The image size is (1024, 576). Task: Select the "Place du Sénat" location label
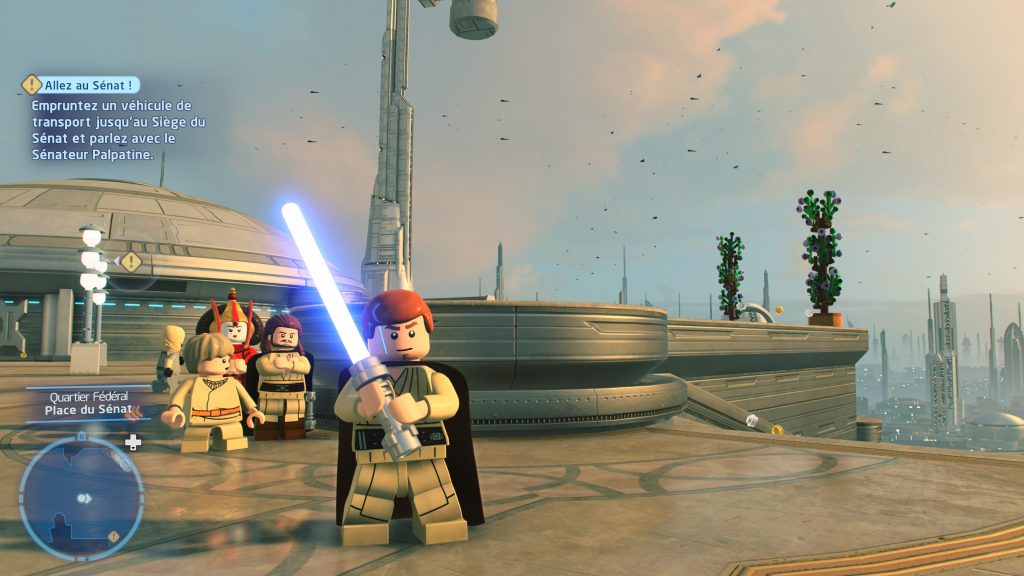click(89, 410)
